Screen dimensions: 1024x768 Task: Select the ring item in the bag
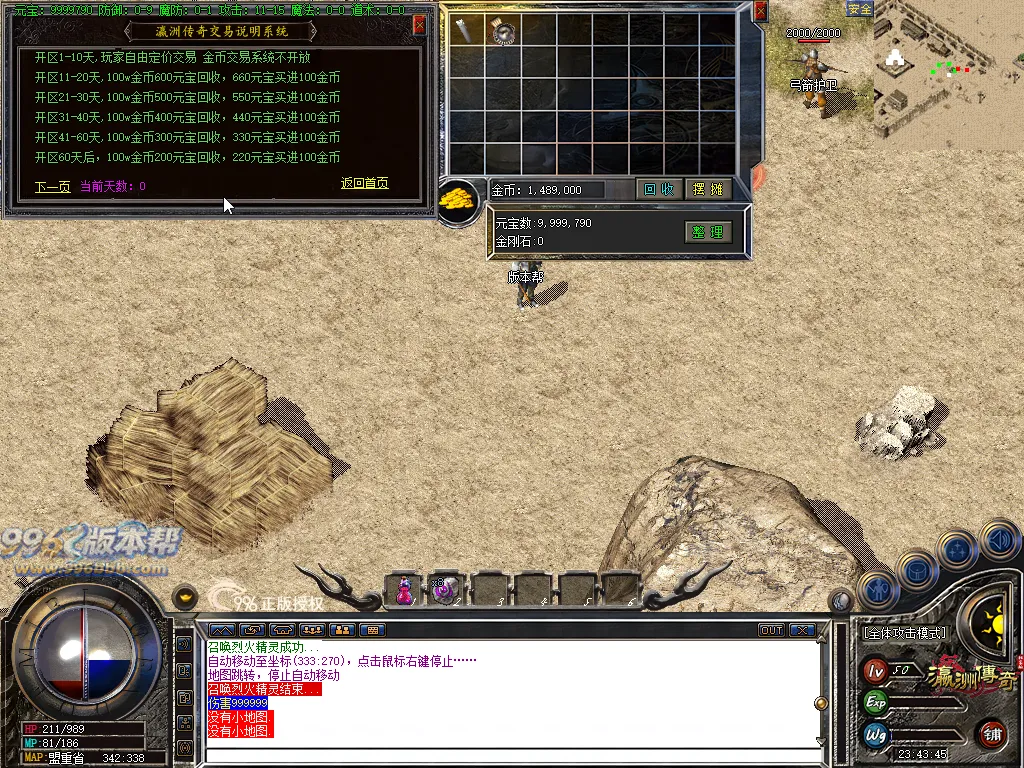[x=503, y=32]
